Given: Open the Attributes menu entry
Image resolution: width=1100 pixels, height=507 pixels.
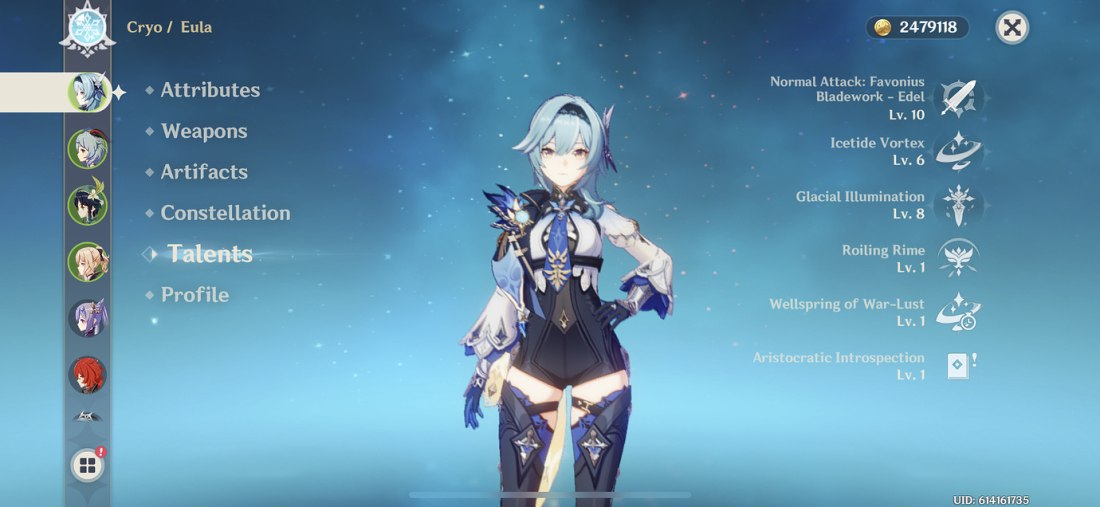Looking at the screenshot, I should [210, 90].
